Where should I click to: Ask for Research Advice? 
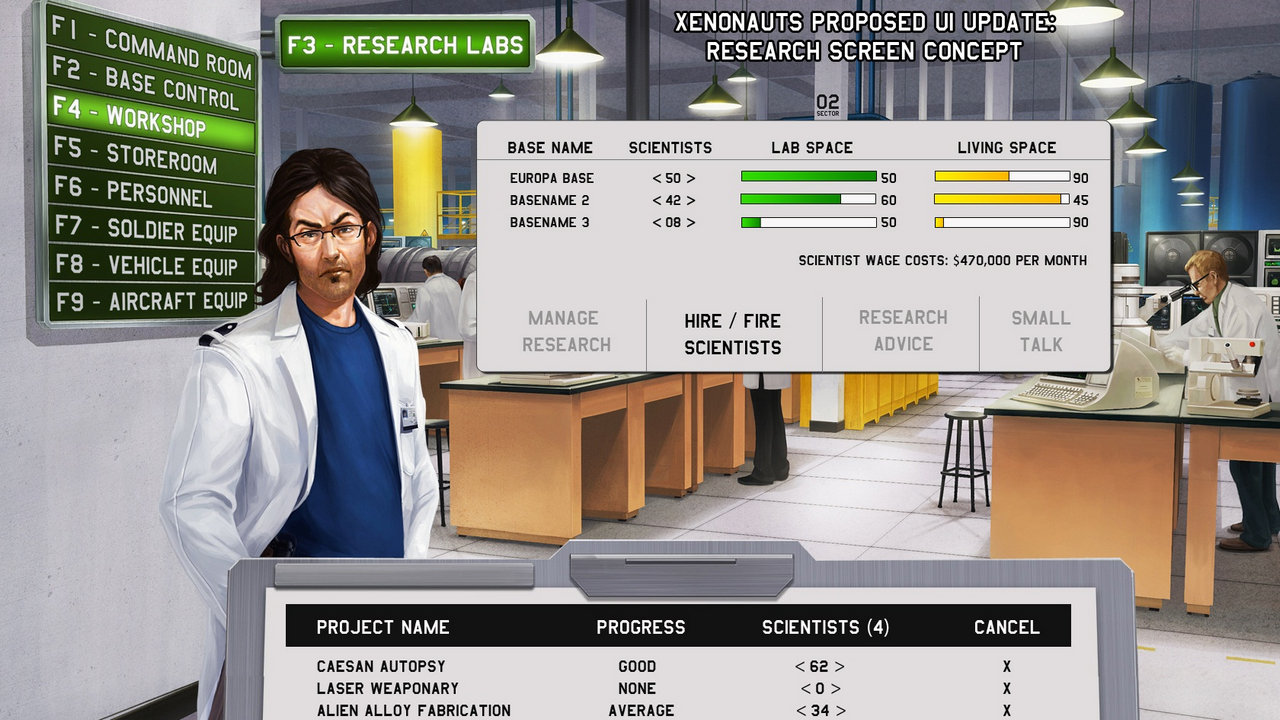click(903, 330)
